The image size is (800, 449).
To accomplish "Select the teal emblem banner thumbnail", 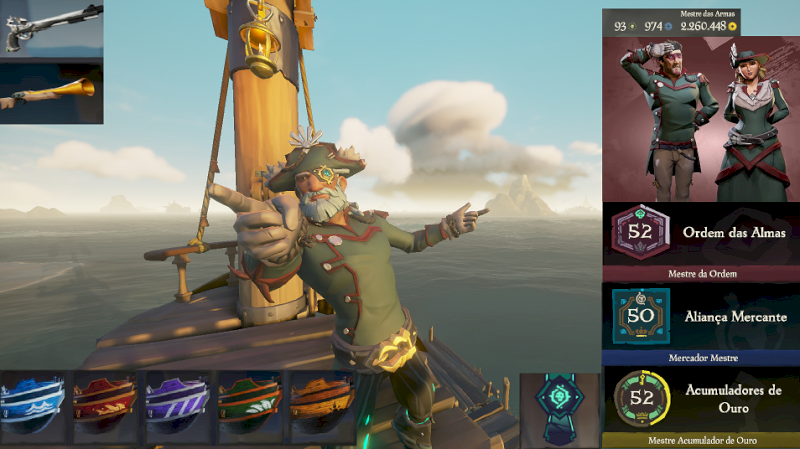I will pos(560,409).
